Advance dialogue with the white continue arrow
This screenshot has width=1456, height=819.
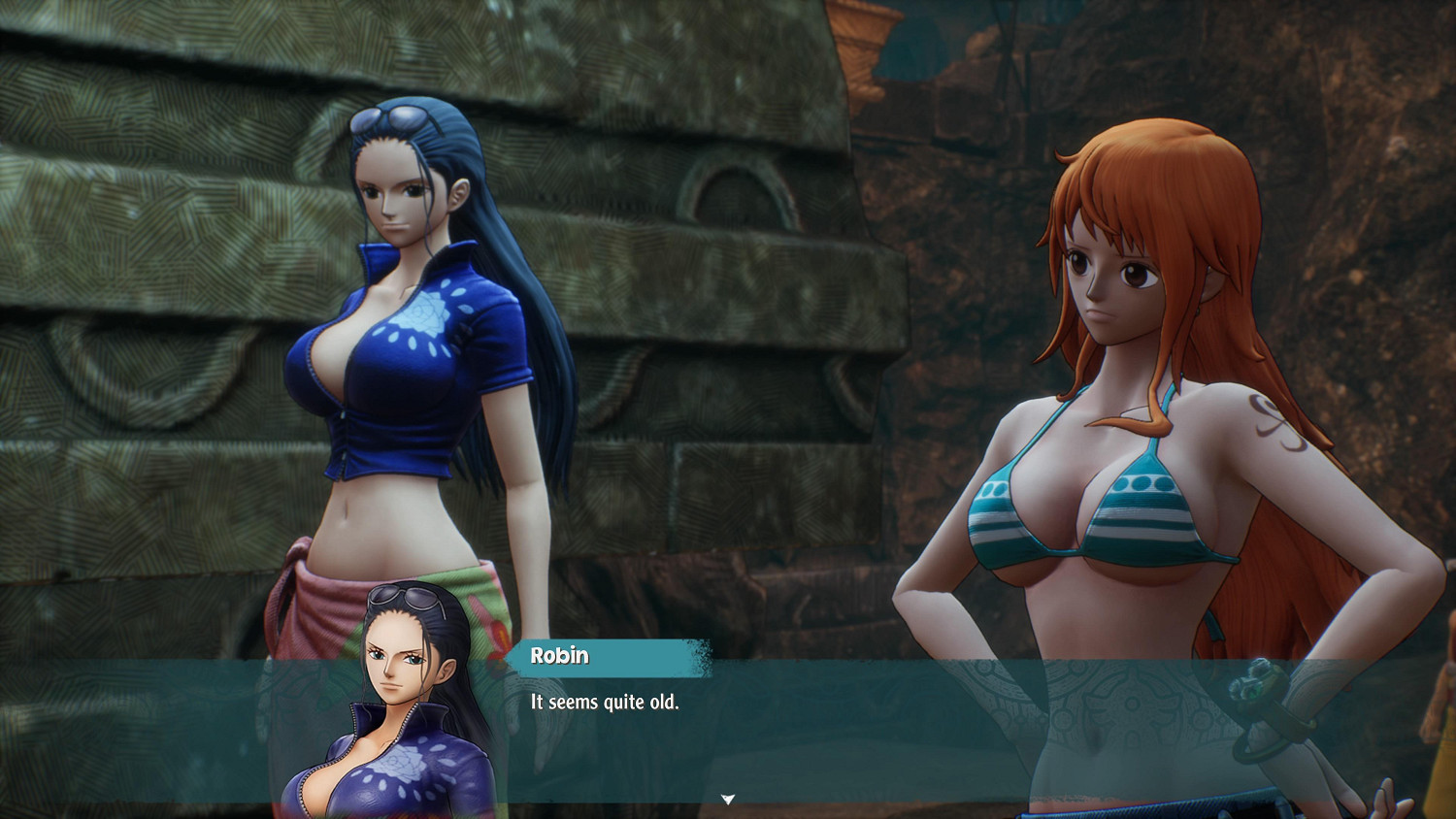tap(728, 800)
